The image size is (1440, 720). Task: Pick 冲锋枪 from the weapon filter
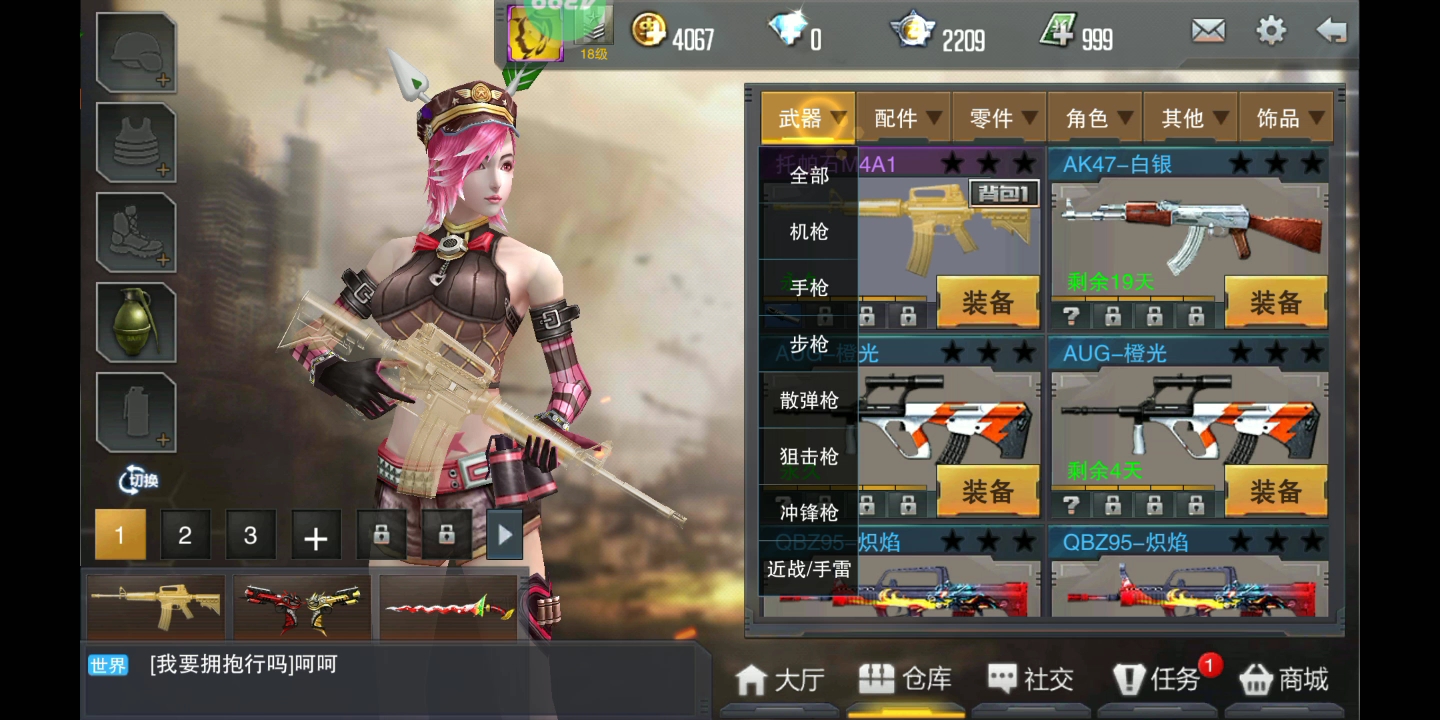pos(809,513)
